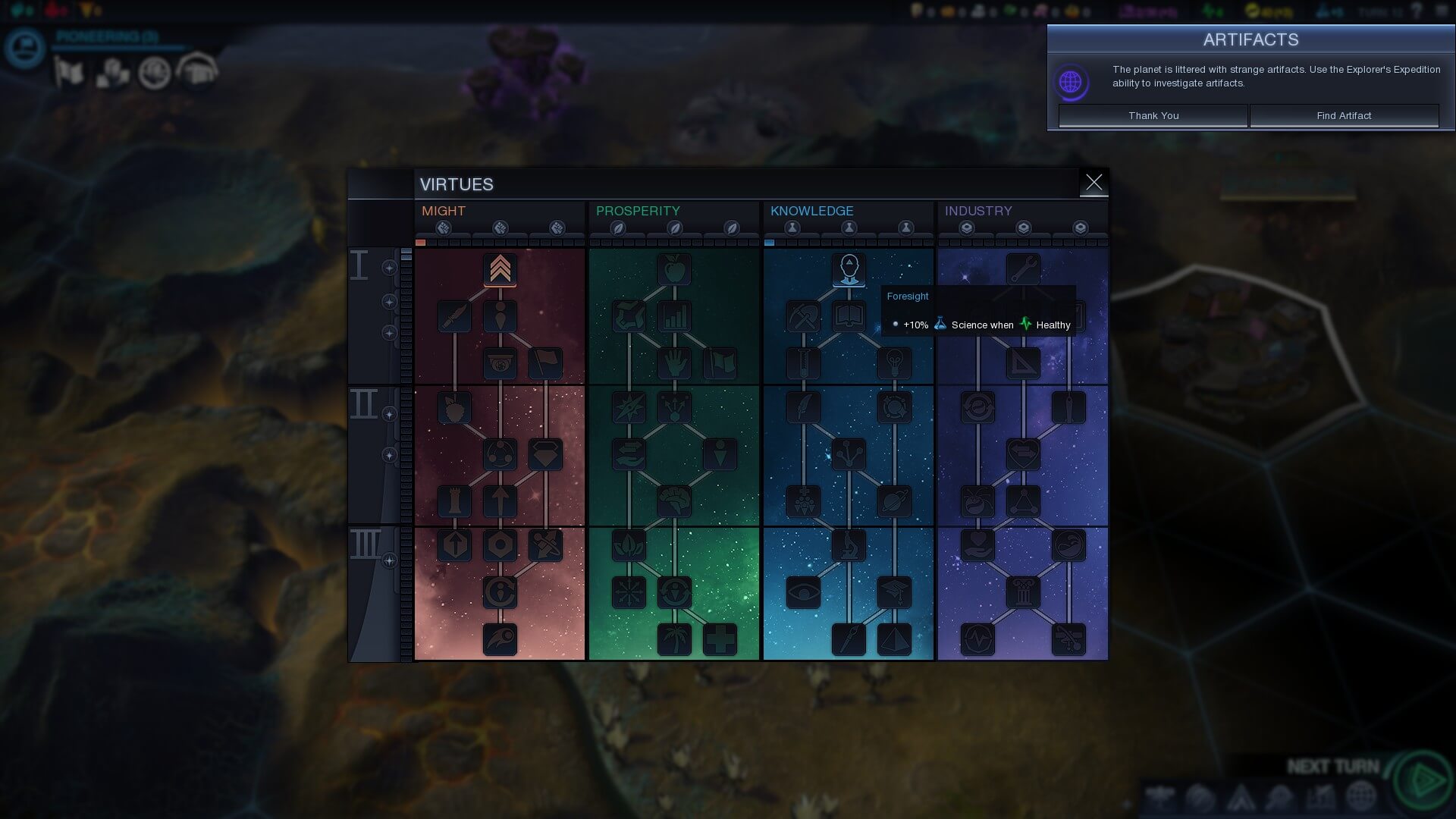Select the chess rook Might virtue
Viewport: 1456px width, 819px height.
click(x=454, y=501)
